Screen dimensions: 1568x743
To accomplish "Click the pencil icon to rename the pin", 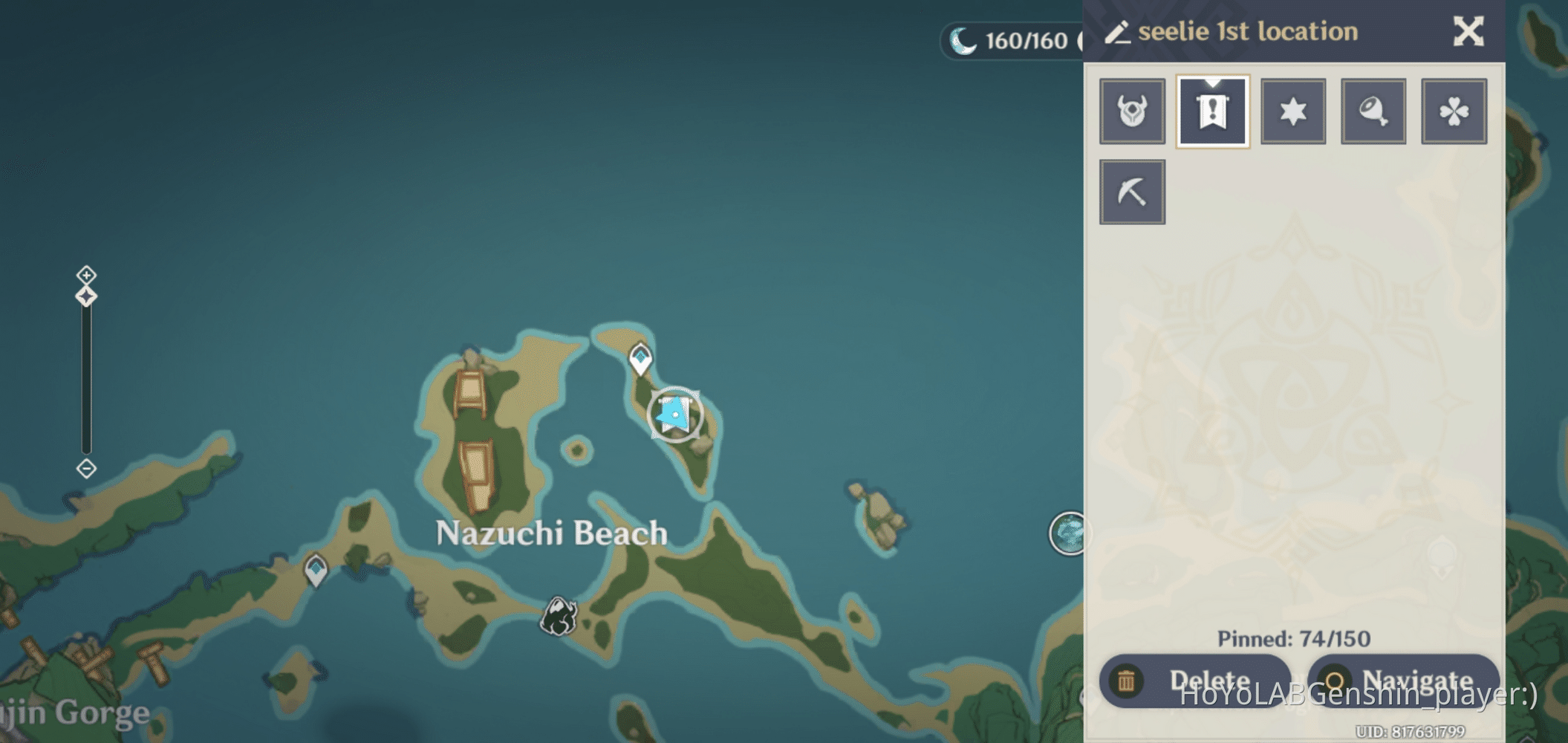I will click(x=1120, y=31).
